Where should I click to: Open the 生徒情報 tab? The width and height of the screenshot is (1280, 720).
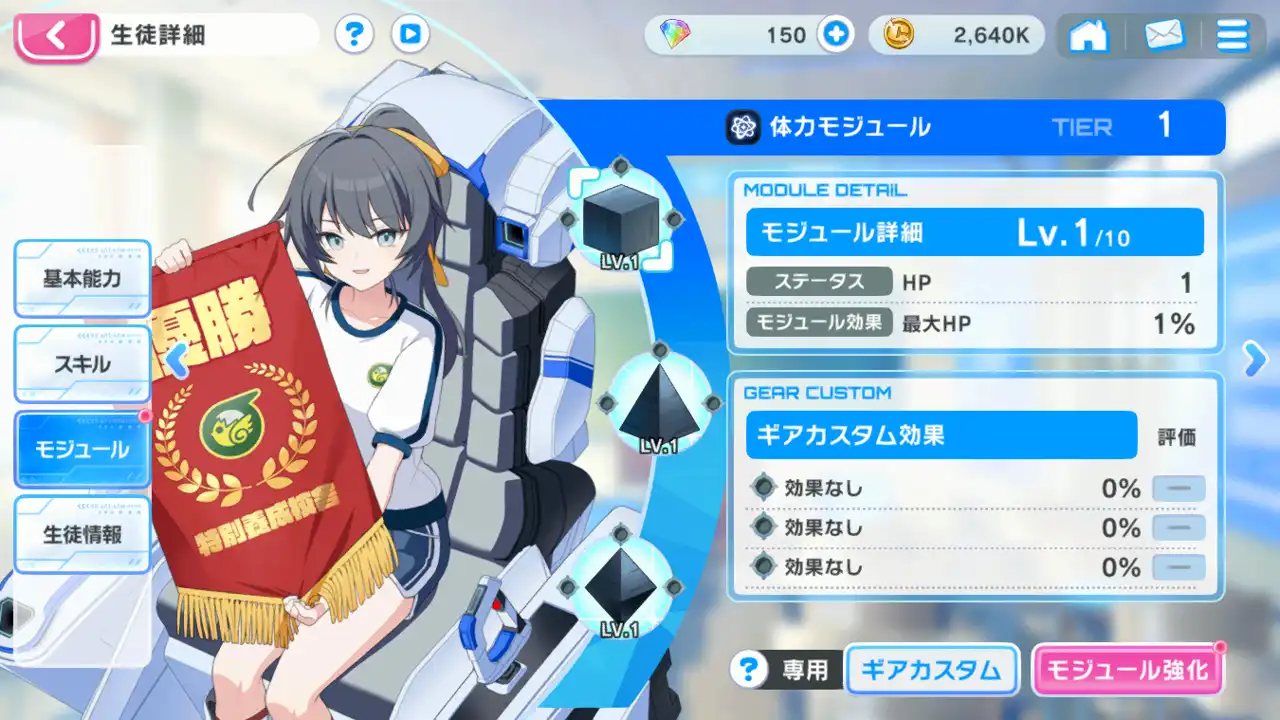click(82, 535)
